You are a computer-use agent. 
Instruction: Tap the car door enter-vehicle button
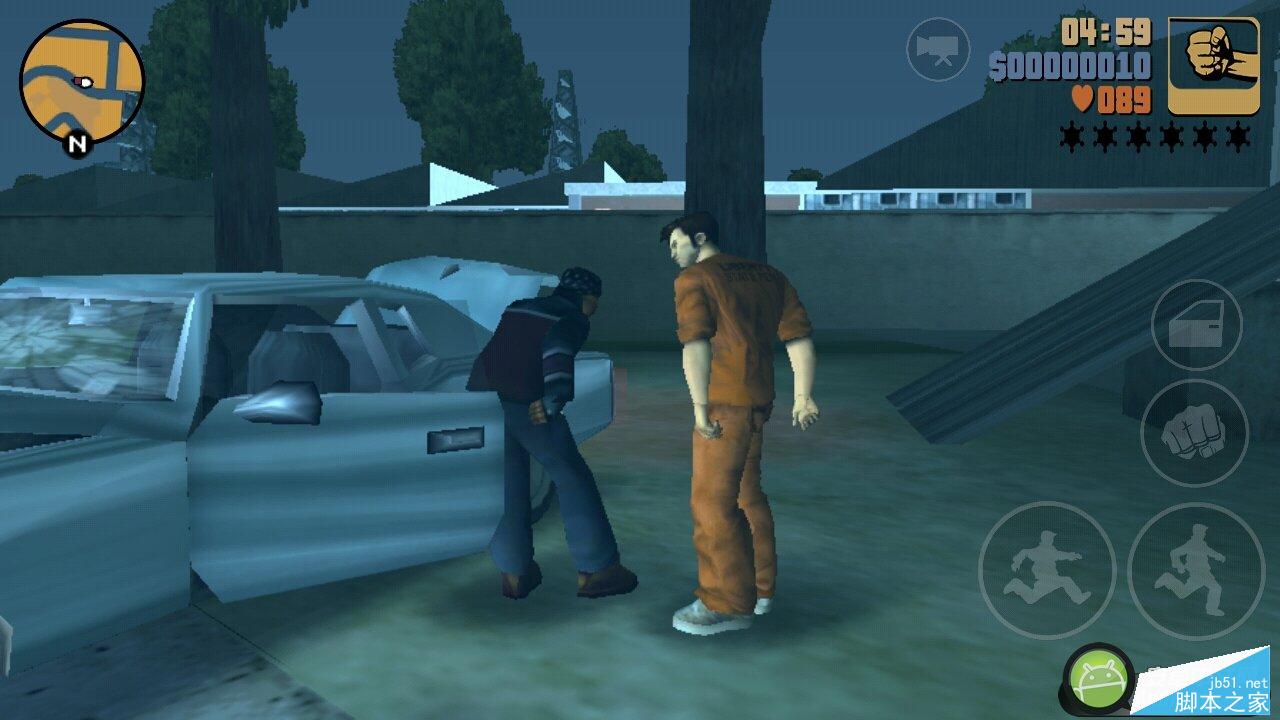[x=1196, y=325]
